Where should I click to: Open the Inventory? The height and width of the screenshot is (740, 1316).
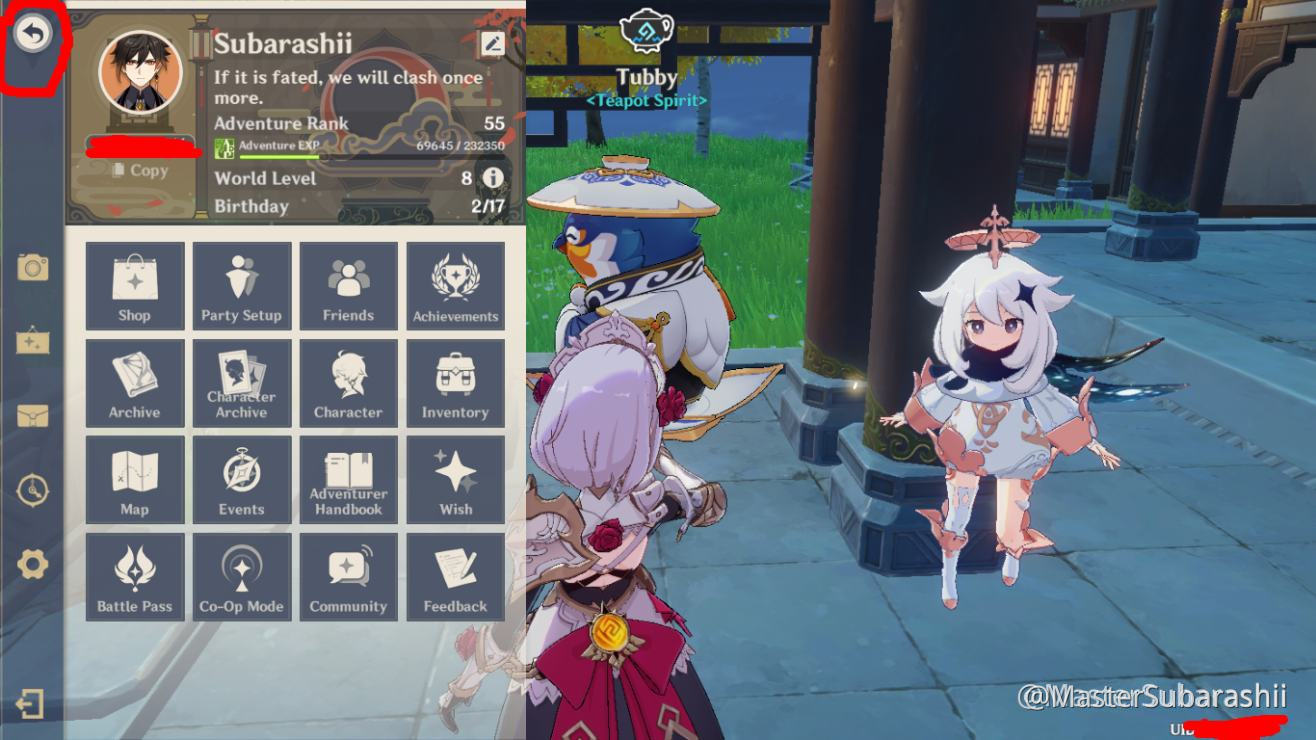(x=455, y=382)
